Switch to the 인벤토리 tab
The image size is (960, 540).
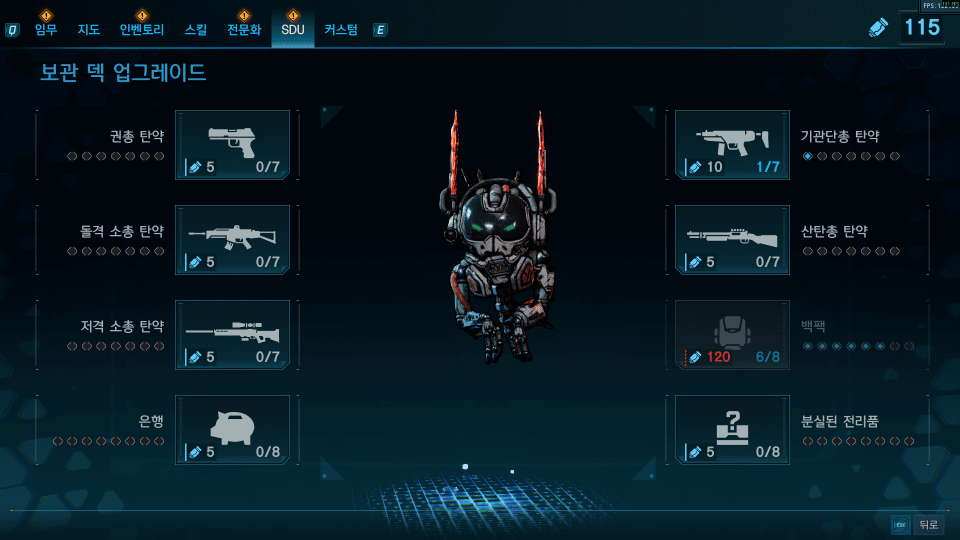click(142, 30)
